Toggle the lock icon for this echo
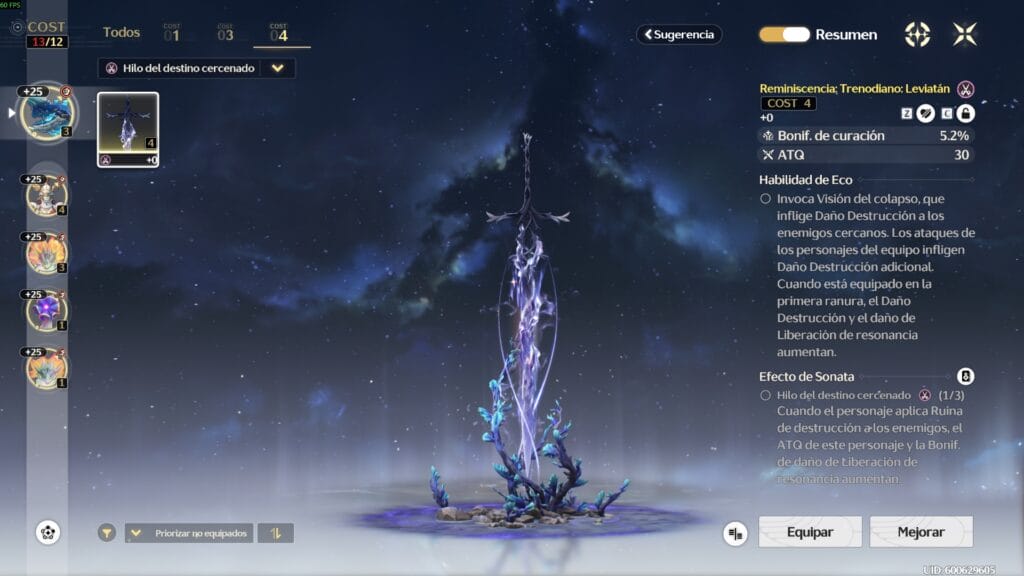Screen dimensions: 1024x576 (966, 114)
